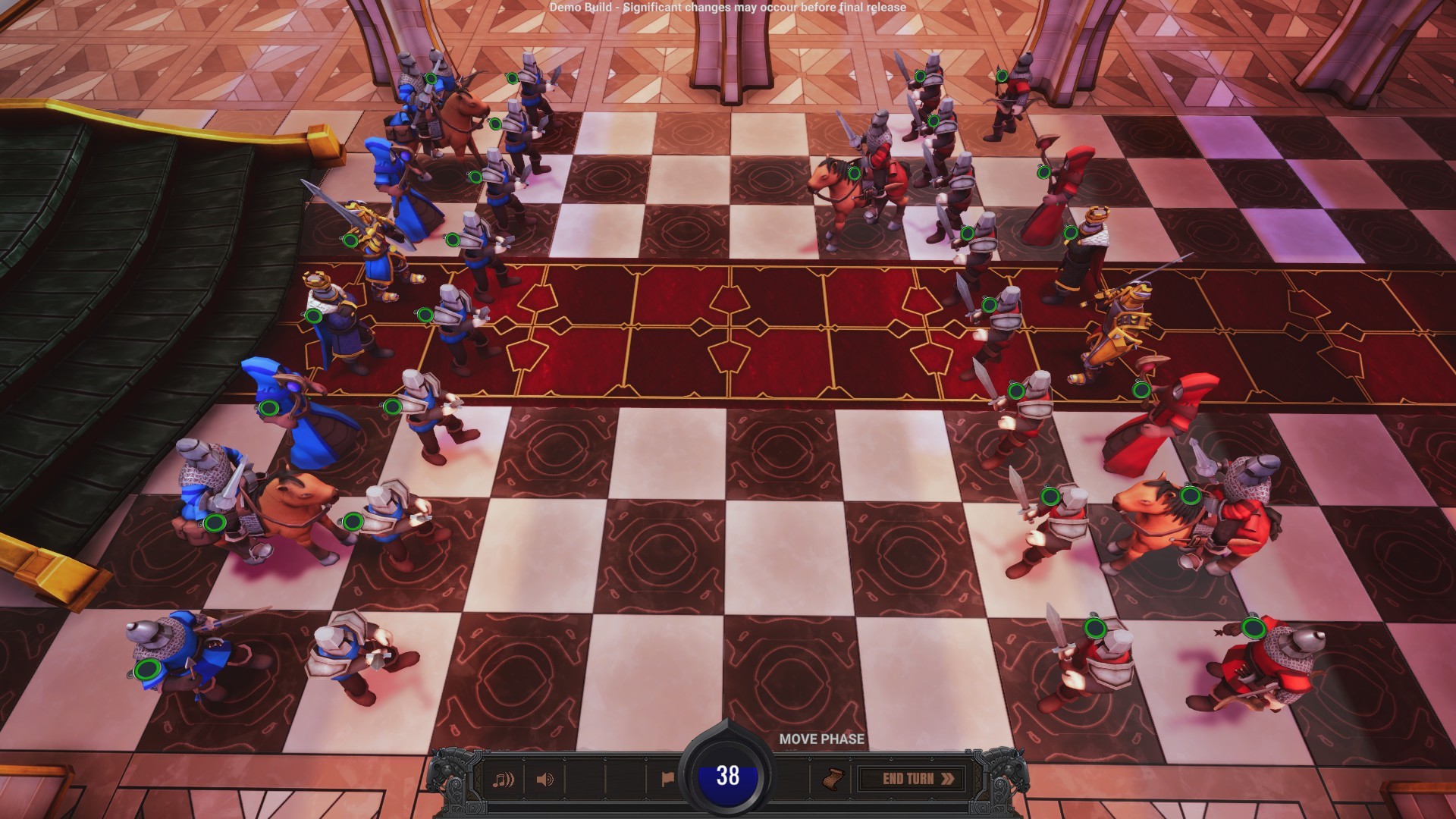1456x819 pixels.
Task: Click the MOVE PHASE label
Action: pos(821,737)
